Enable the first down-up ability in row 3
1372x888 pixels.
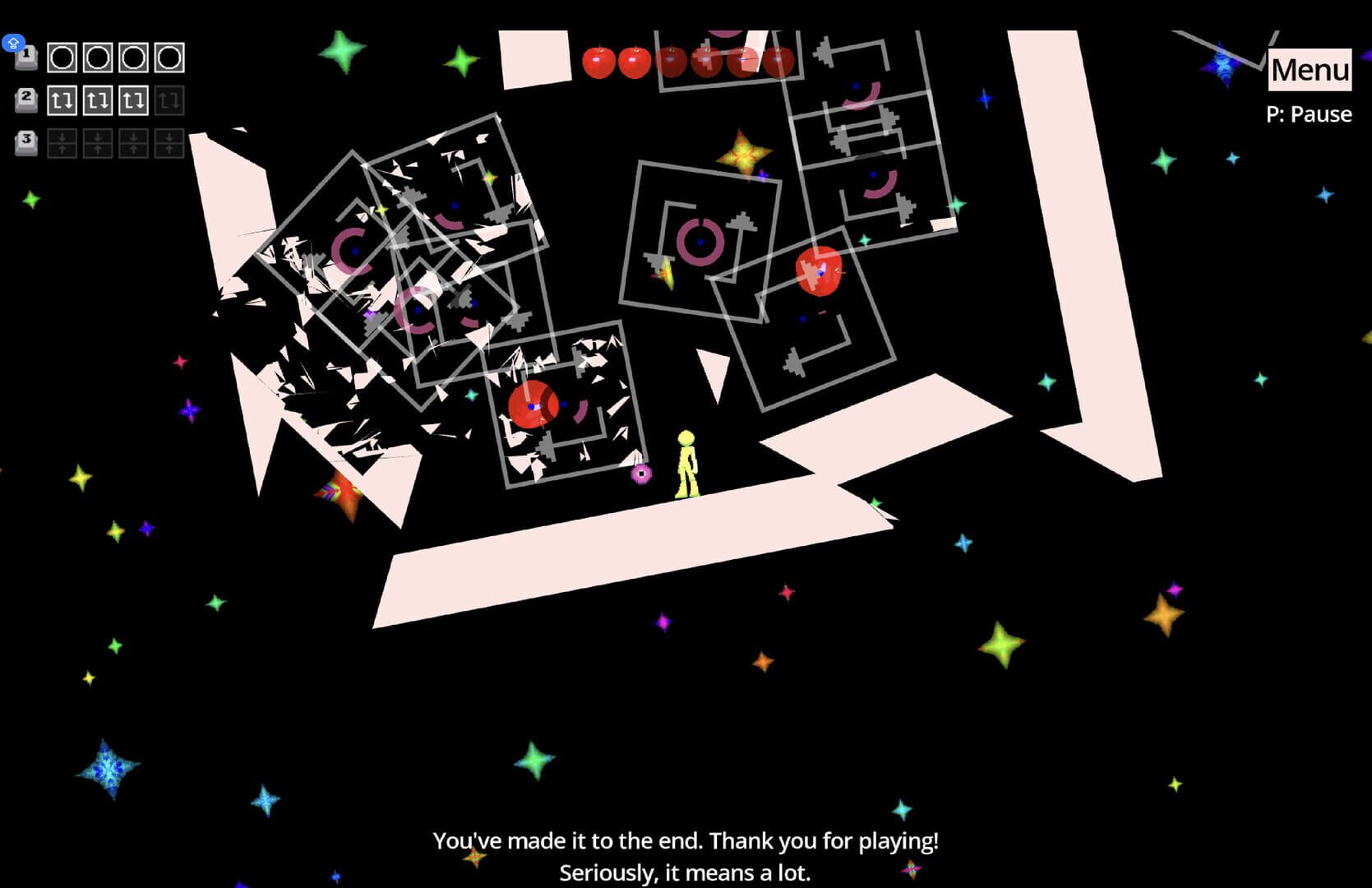tap(61, 142)
